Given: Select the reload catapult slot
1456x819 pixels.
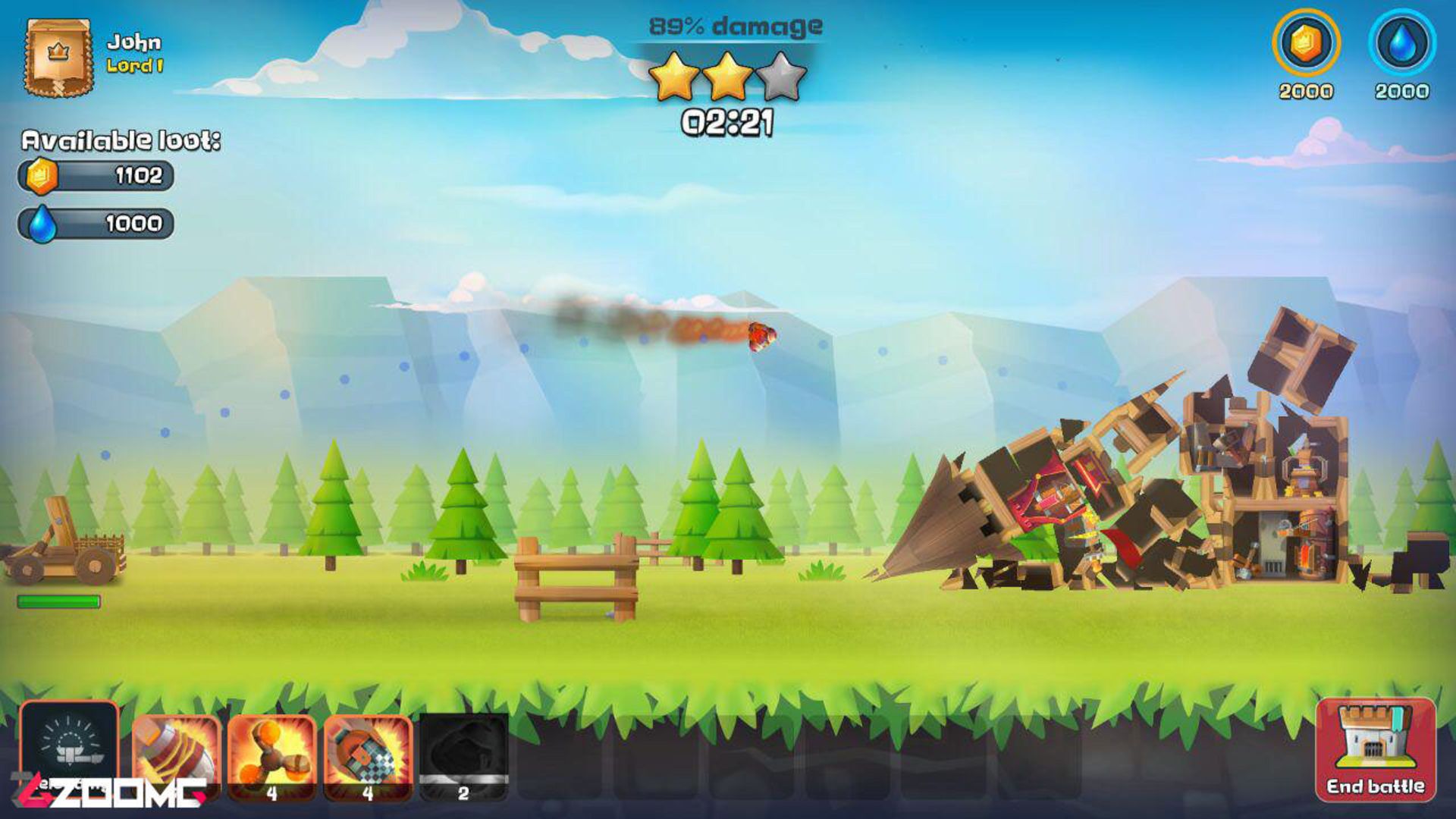Looking at the screenshot, I should [69, 747].
